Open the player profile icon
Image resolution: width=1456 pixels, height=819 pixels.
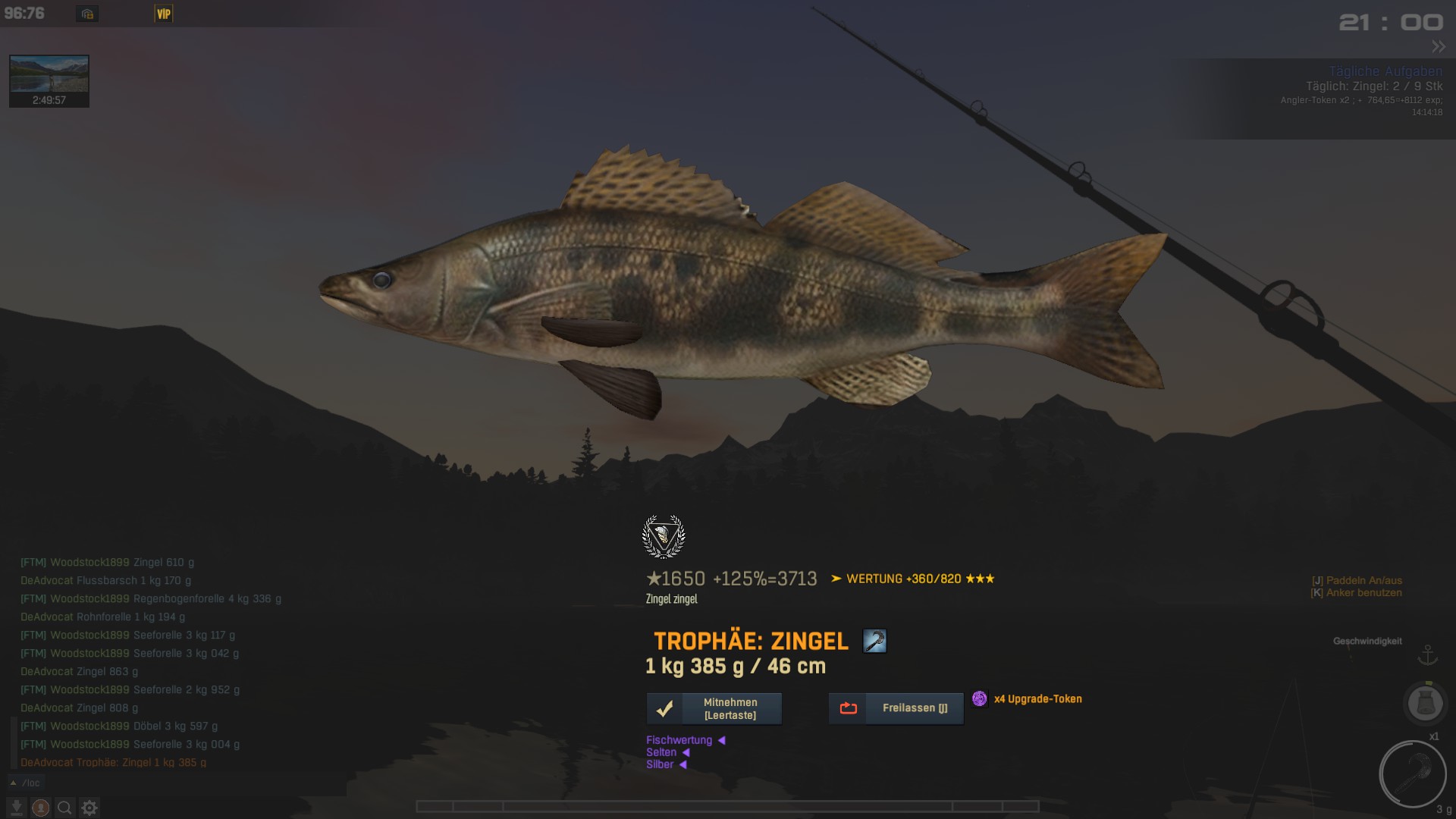pyautogui.click(x=41, y=808)
